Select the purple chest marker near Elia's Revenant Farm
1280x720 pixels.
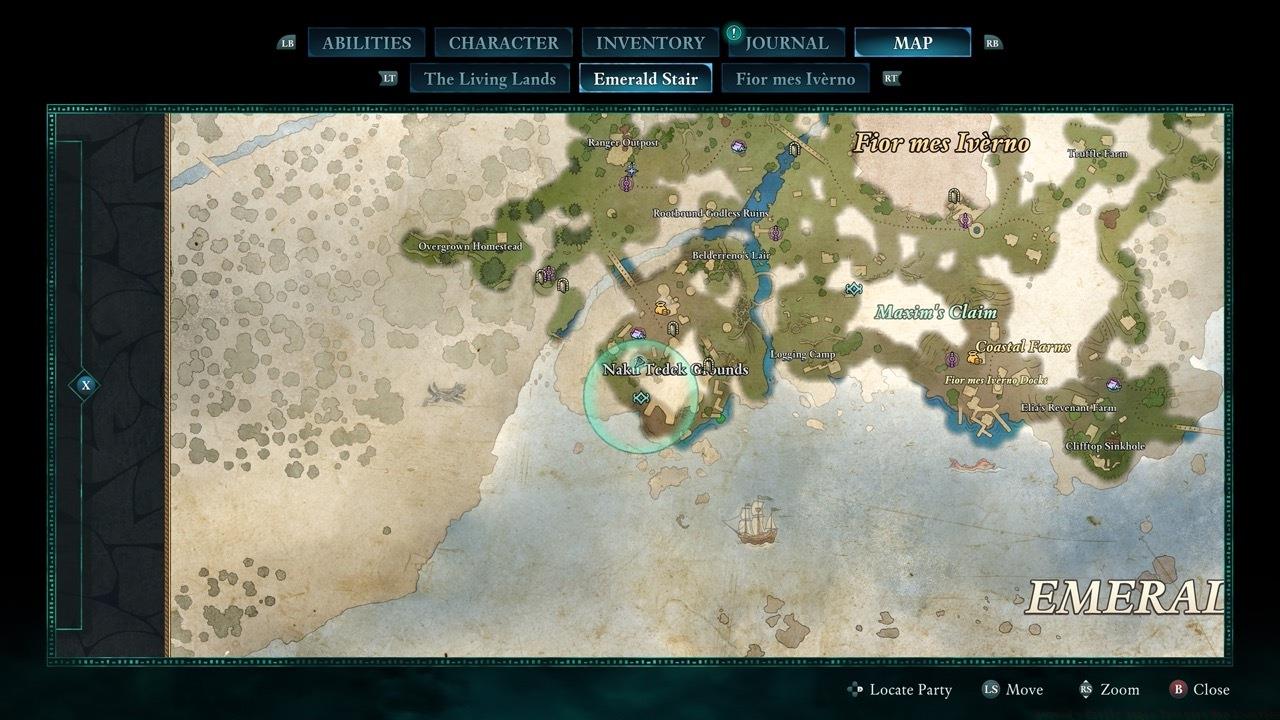1113,384
